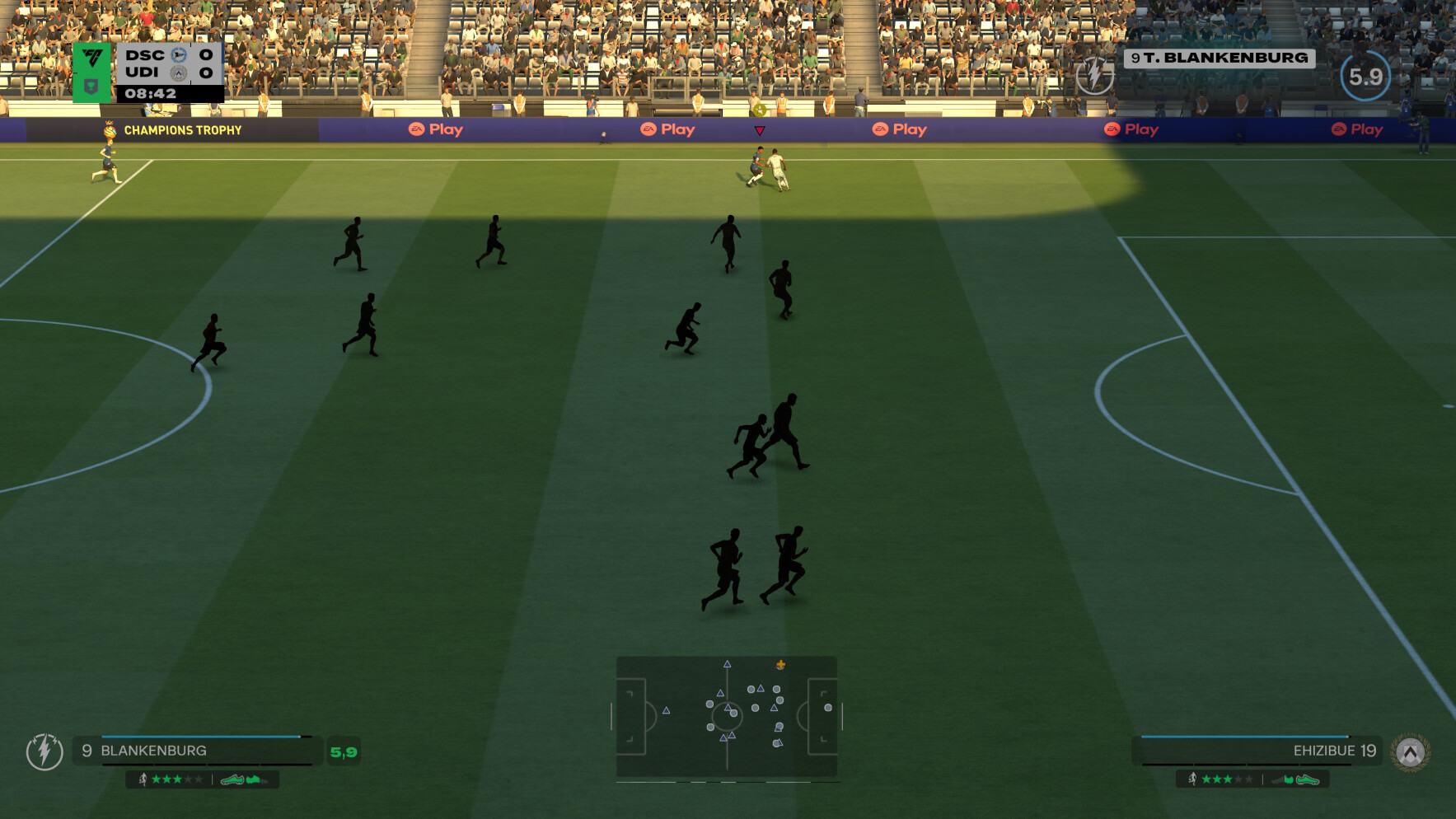Click the lightning bolt icon beside Blankenburg 9
1456x819 pixels.
44,751
